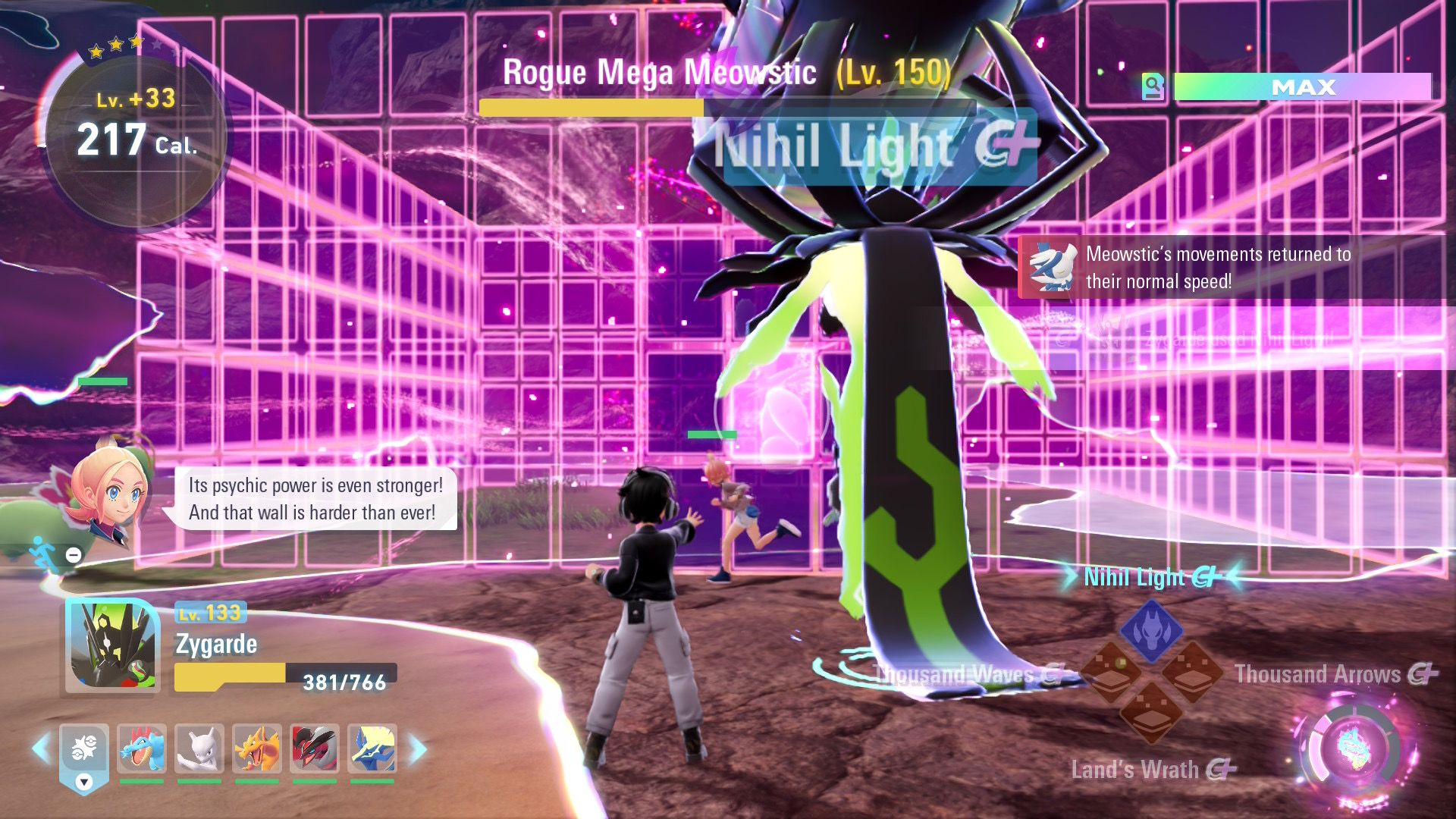Click the scan icon beside MAX gauge

(x=1153, y=86)
